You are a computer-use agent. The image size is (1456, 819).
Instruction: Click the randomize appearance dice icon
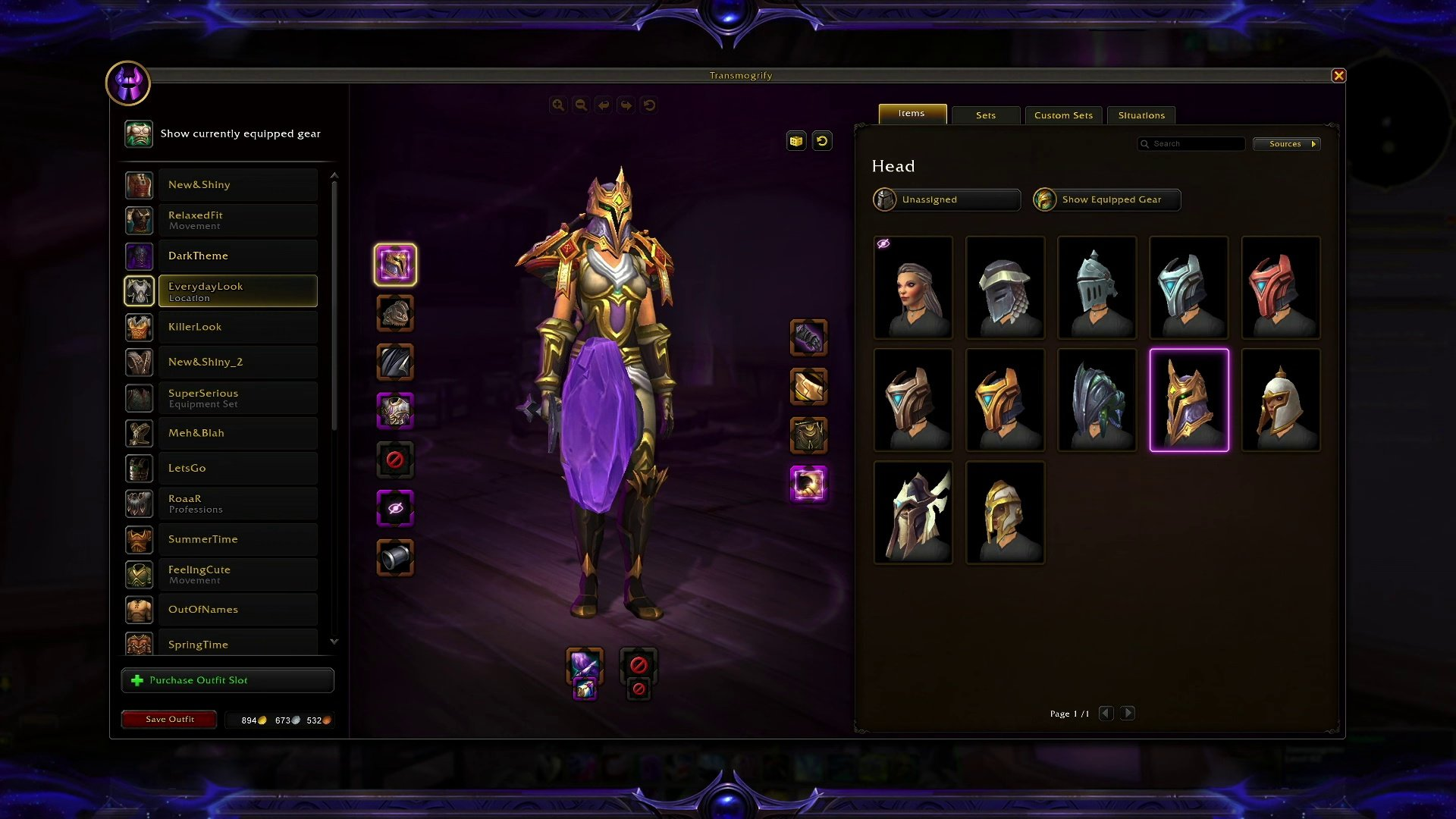click(x=795, y=140)
